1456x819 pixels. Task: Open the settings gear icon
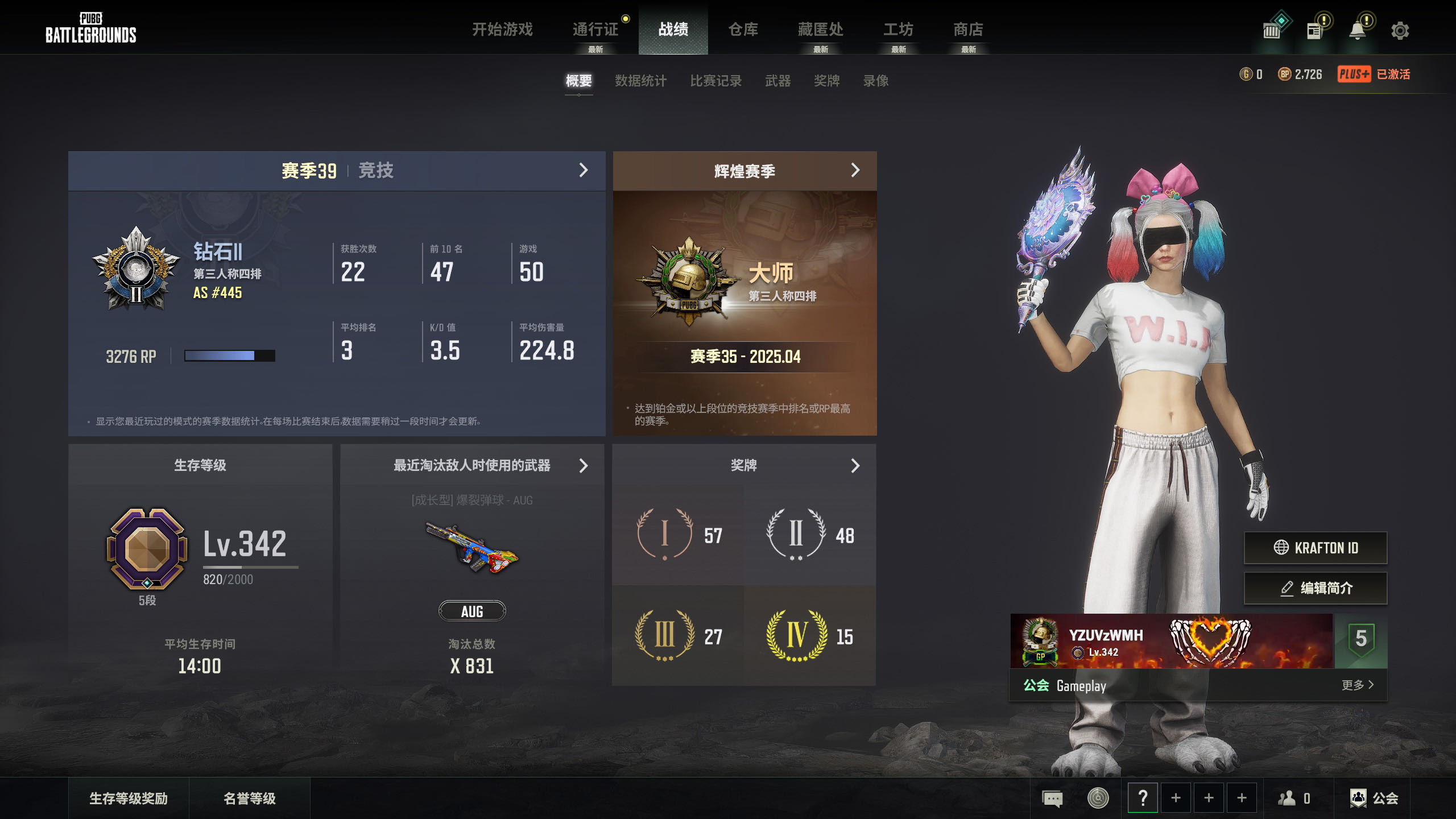pyautogui.click(x=1400, y=31)
